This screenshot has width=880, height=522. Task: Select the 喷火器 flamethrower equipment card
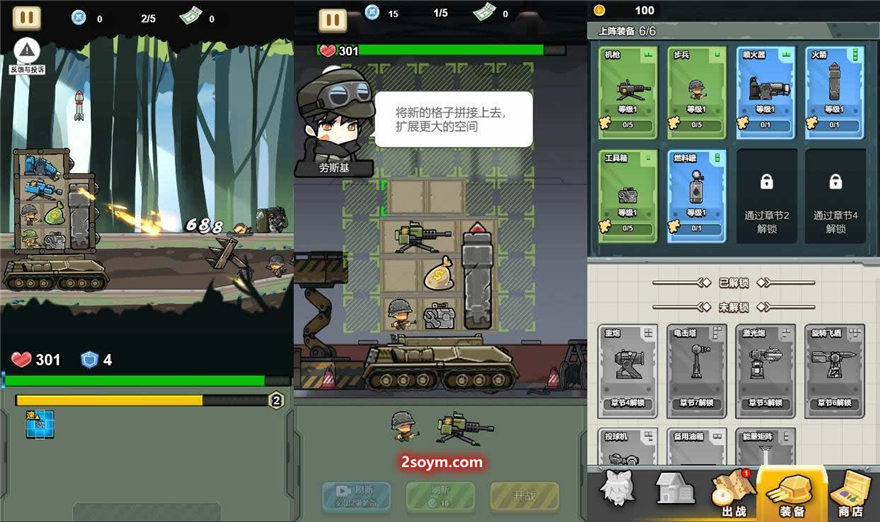[765, 92]
